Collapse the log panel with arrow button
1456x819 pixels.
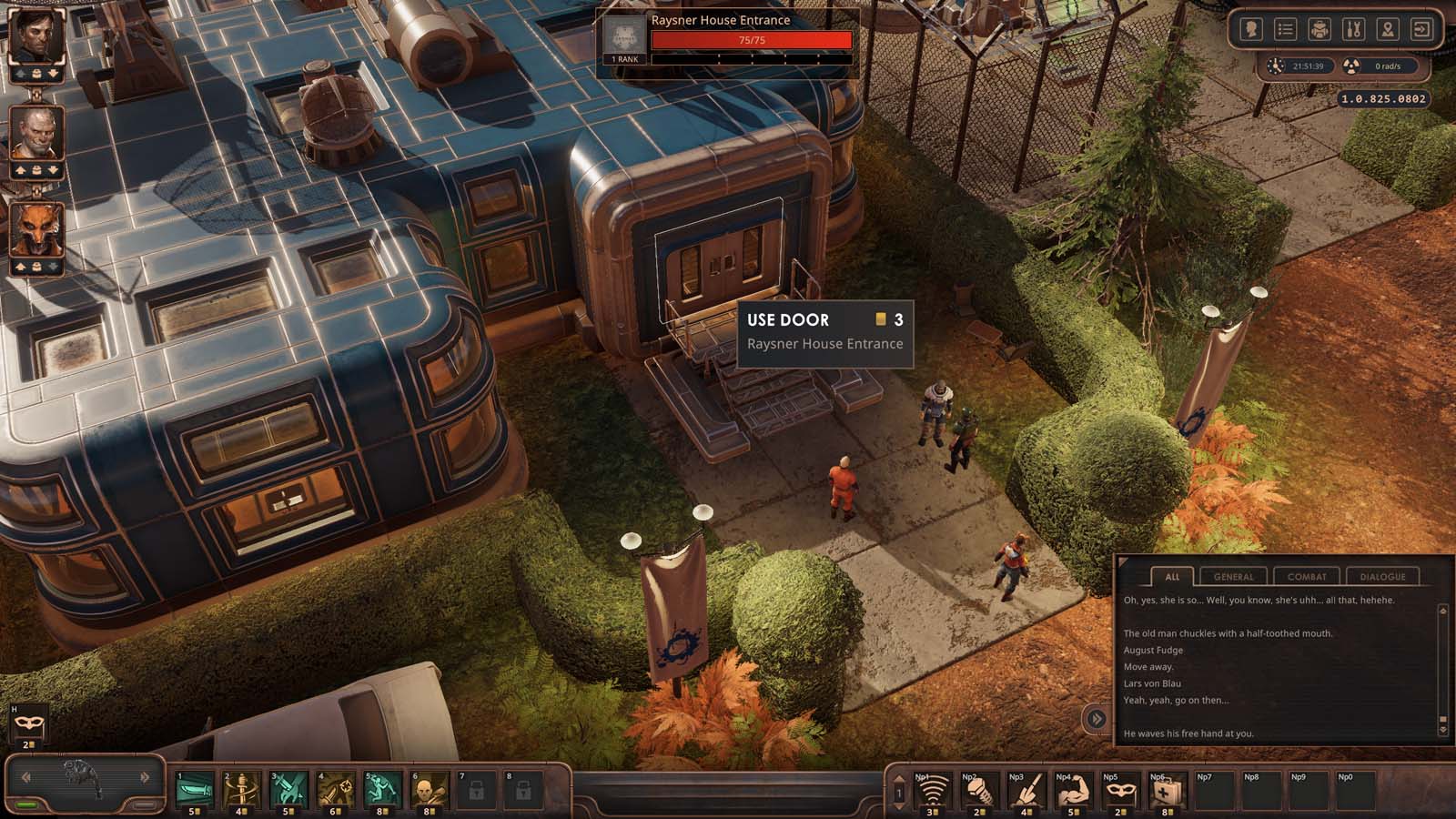1097,719
